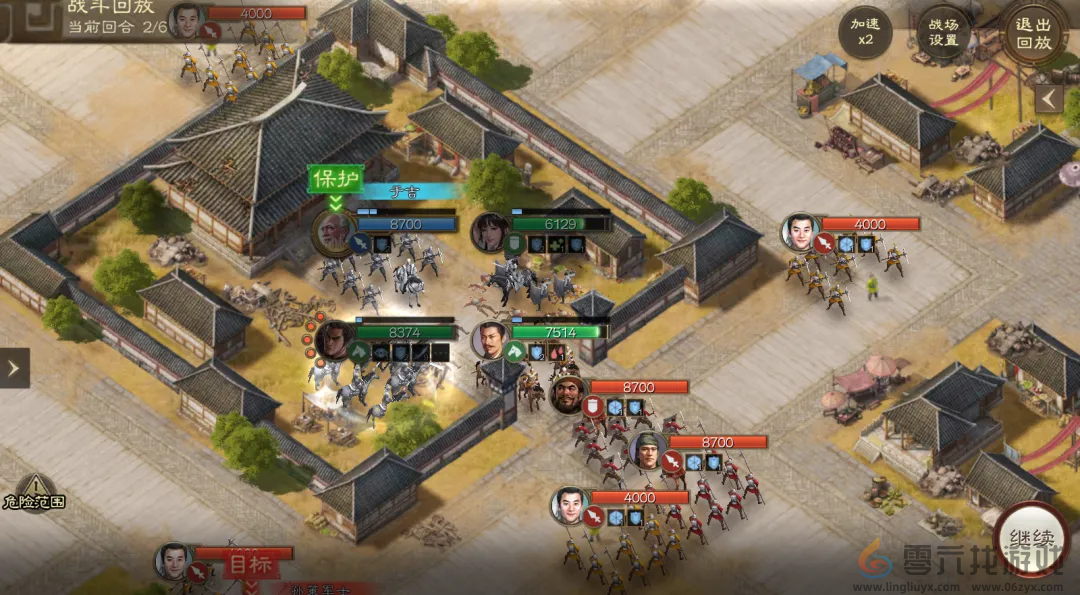Select the white-bearded general with 8700 troops

pos(332,231)
